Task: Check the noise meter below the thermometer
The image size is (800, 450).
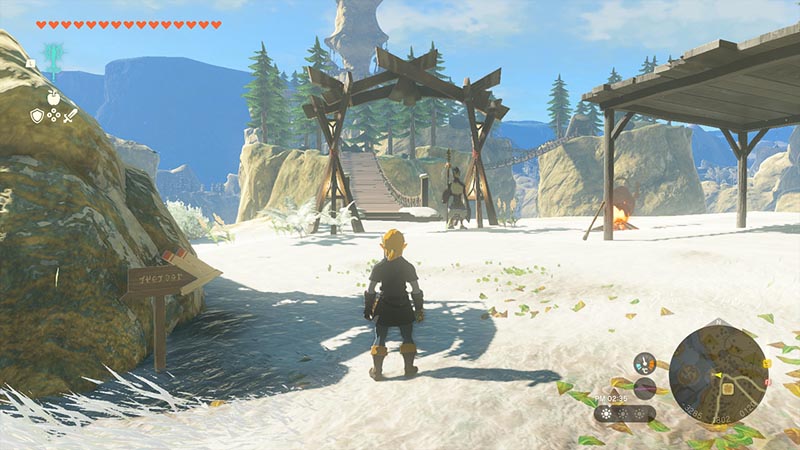Action: click(645, 388)
